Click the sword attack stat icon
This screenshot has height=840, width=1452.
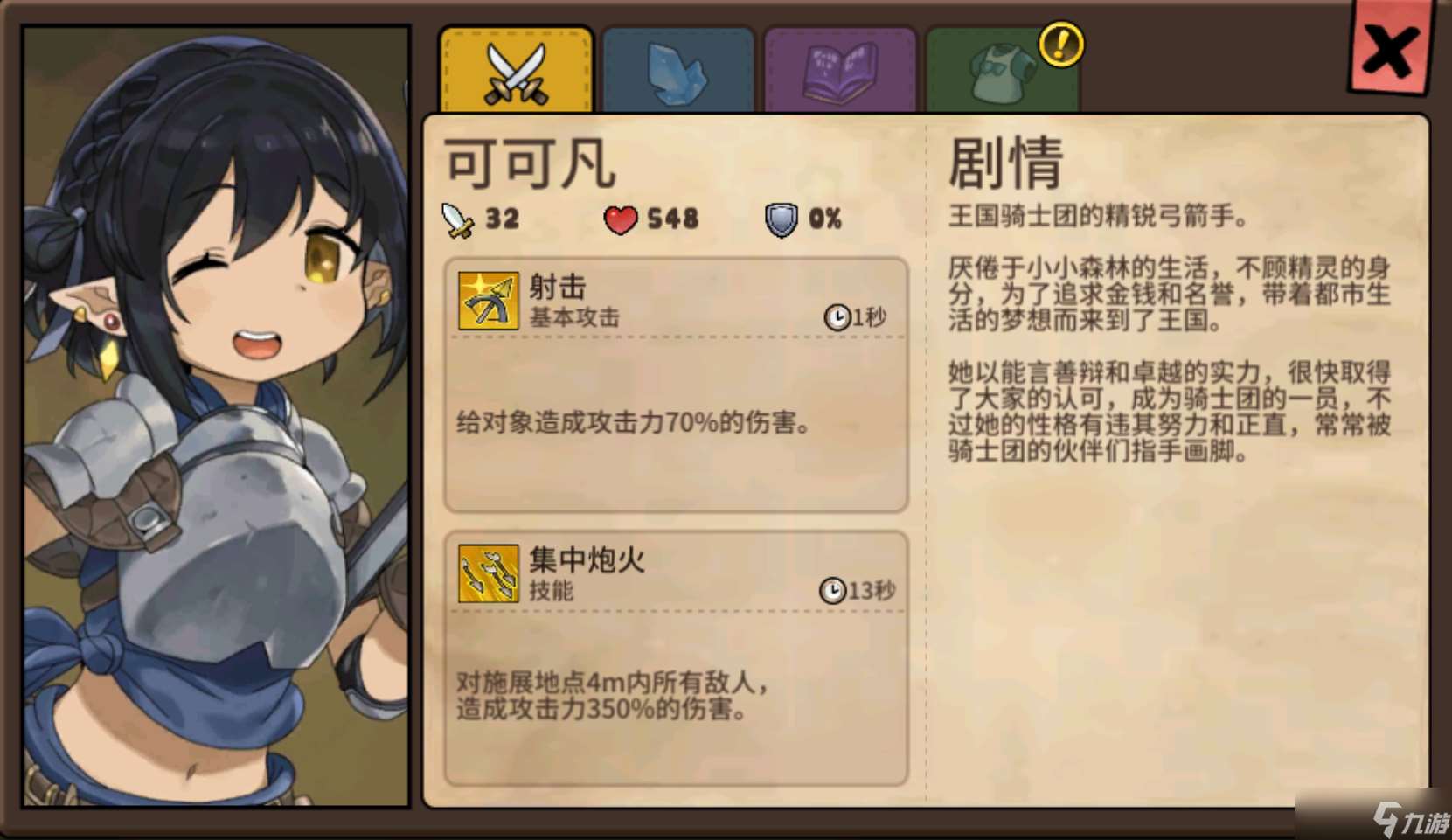457,219
